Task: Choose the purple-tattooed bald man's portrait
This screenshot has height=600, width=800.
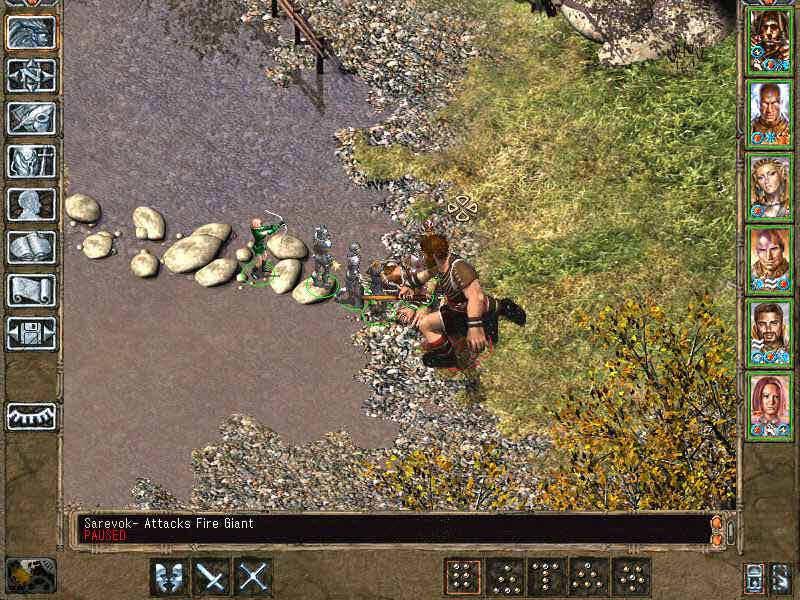Action: tap(770, 260)
